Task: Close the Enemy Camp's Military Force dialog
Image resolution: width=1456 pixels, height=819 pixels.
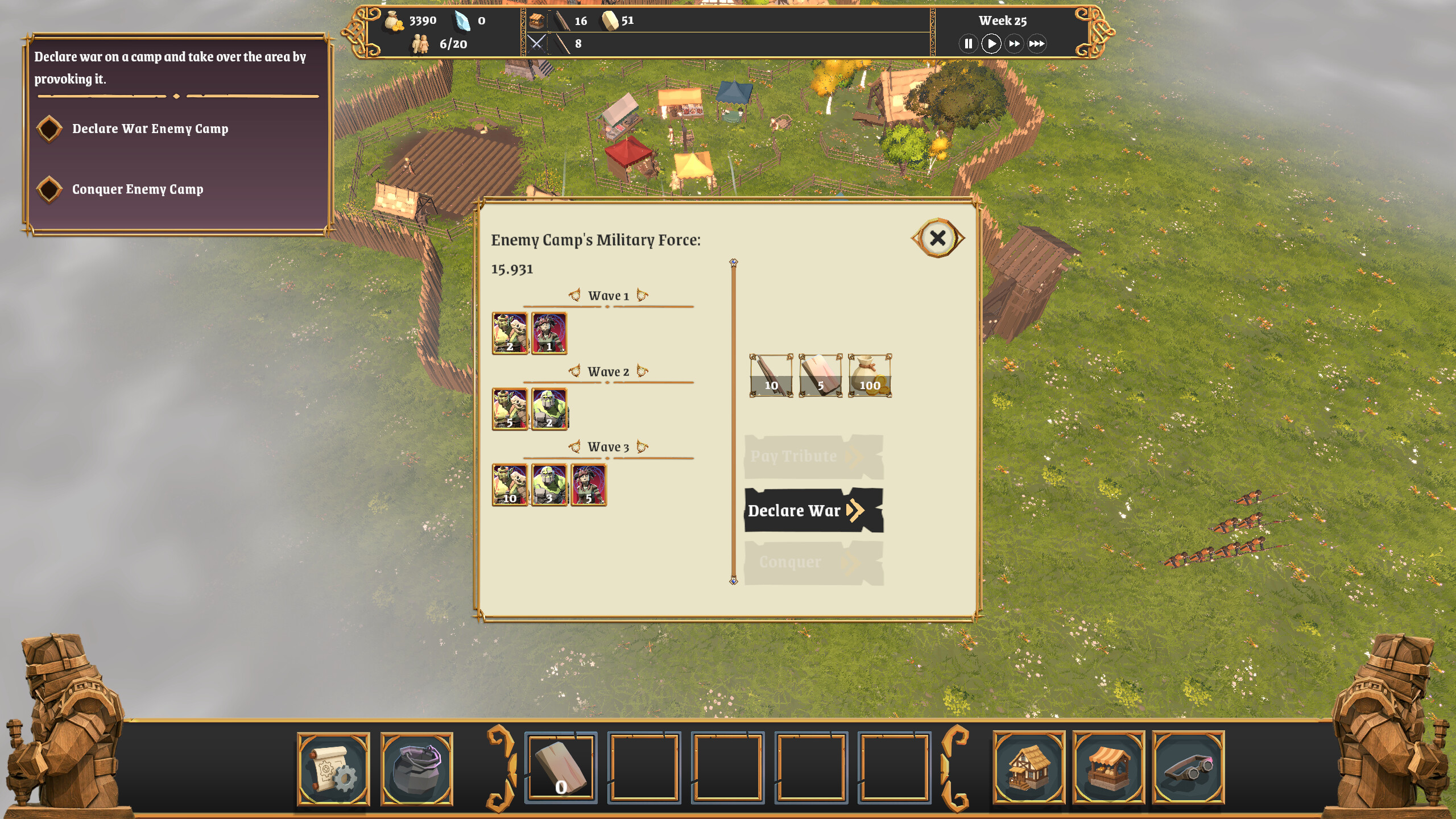Action: pyautogui.click(x=938, y=238)
